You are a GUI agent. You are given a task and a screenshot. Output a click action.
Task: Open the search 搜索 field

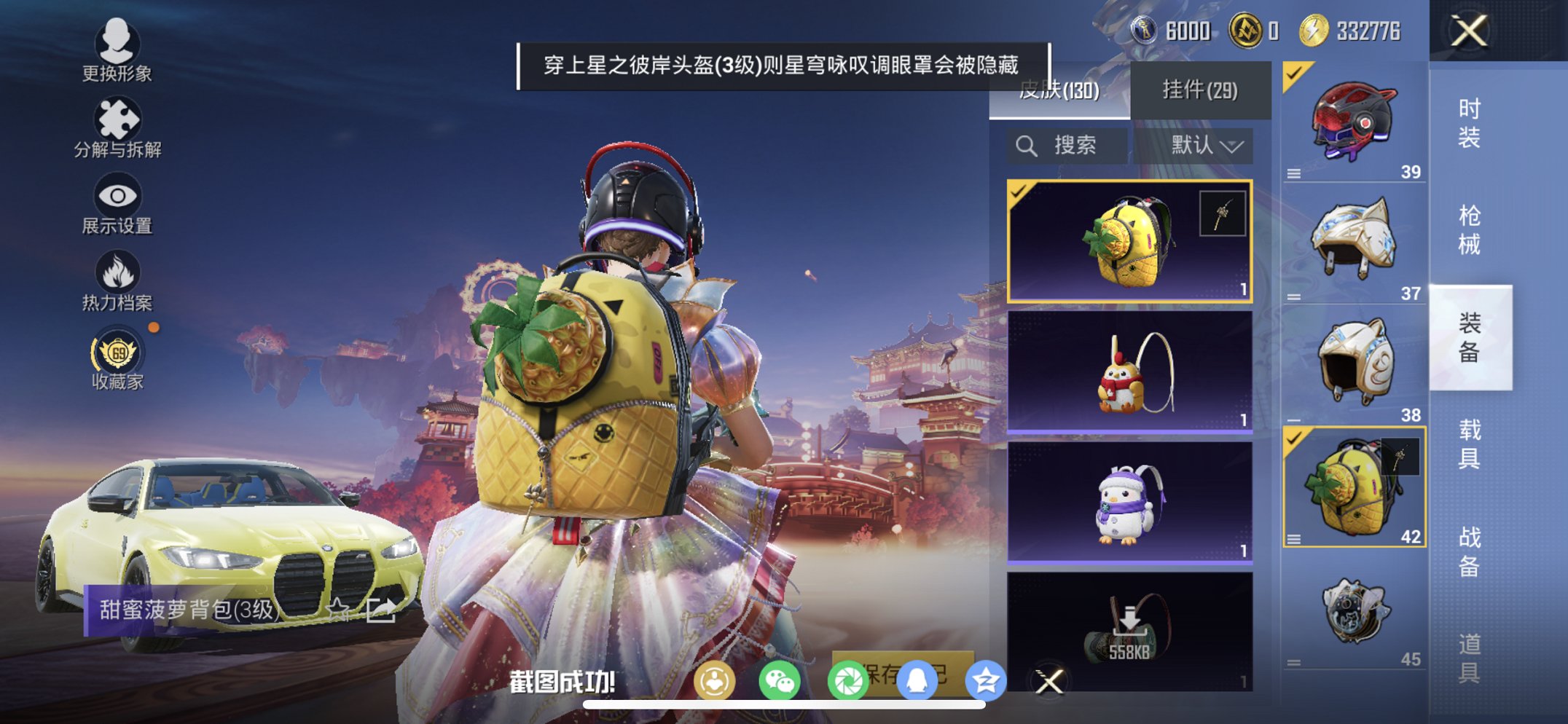pos(1065,145)
